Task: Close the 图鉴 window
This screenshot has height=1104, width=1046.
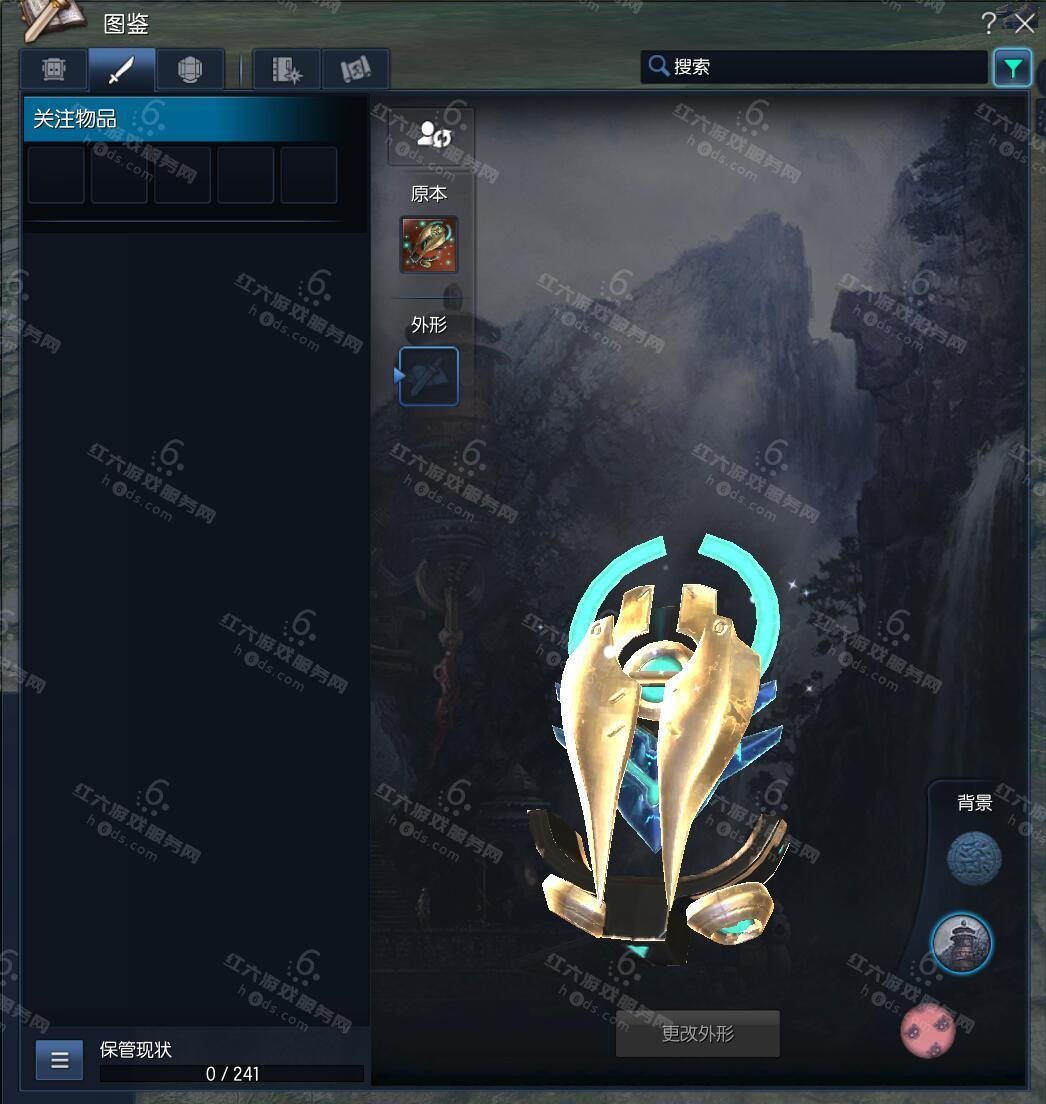Action: tap(1025, 23)
